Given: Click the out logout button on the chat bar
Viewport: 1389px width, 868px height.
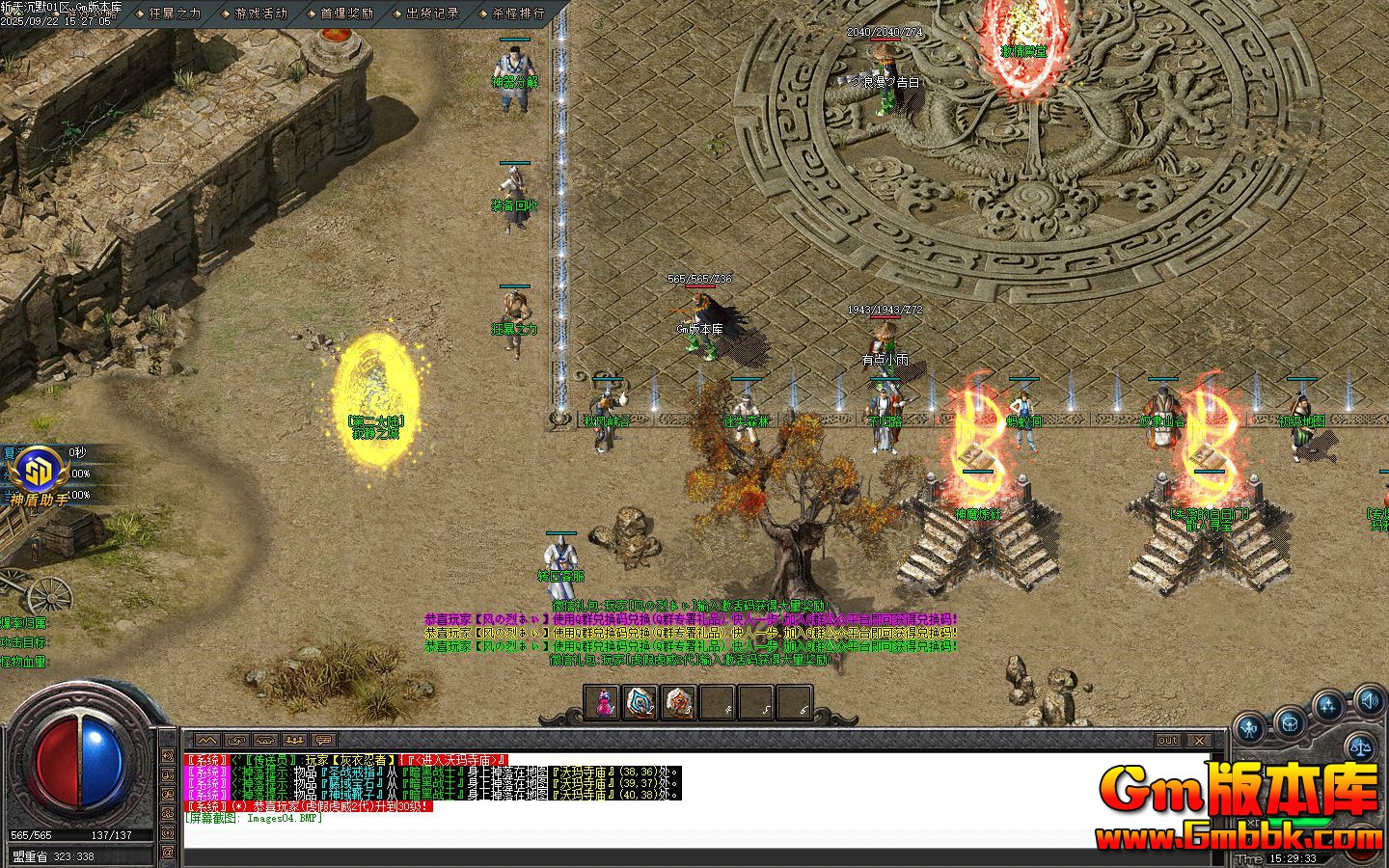Looking at the screenshot, I should [1169, 741].
